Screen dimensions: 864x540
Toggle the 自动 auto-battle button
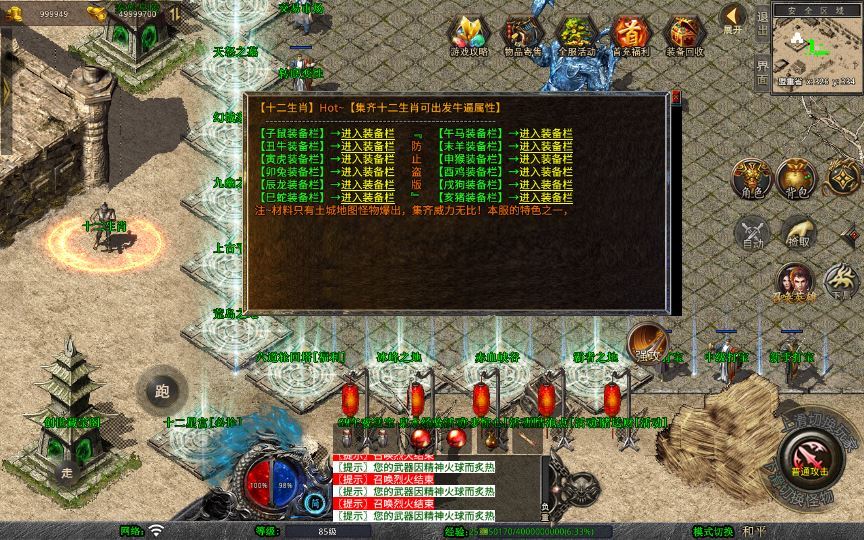[x=751, y=233]
